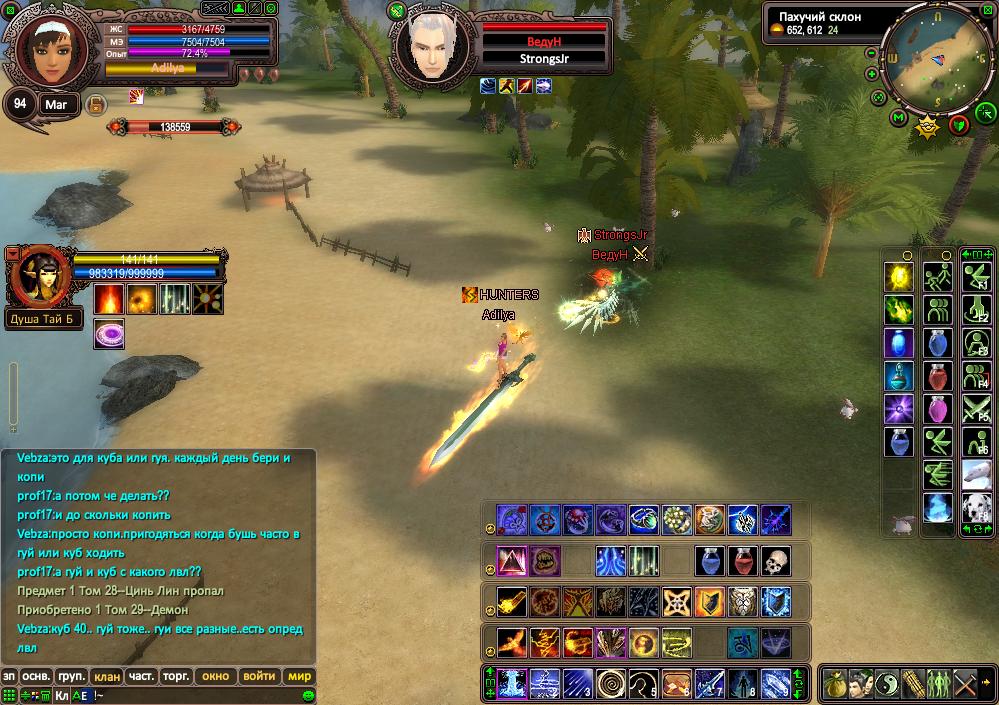Activate the pet's purple ring skill
This screenshot has width=999, height=705.
pyautogui.click(x=109, y=334)
